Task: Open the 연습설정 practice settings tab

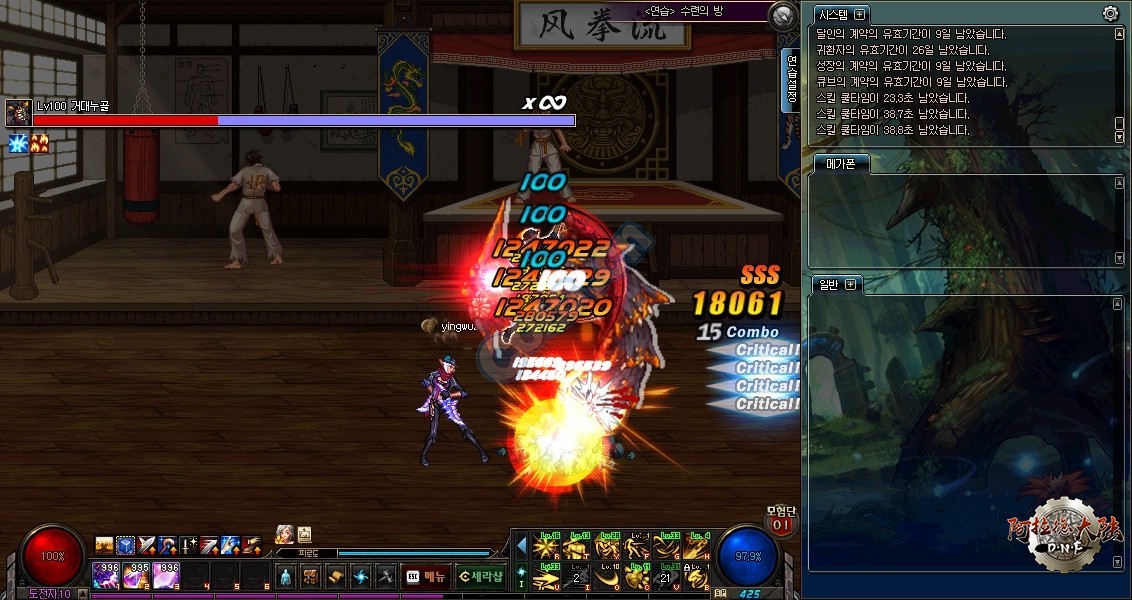Action: tap(790, 81)
